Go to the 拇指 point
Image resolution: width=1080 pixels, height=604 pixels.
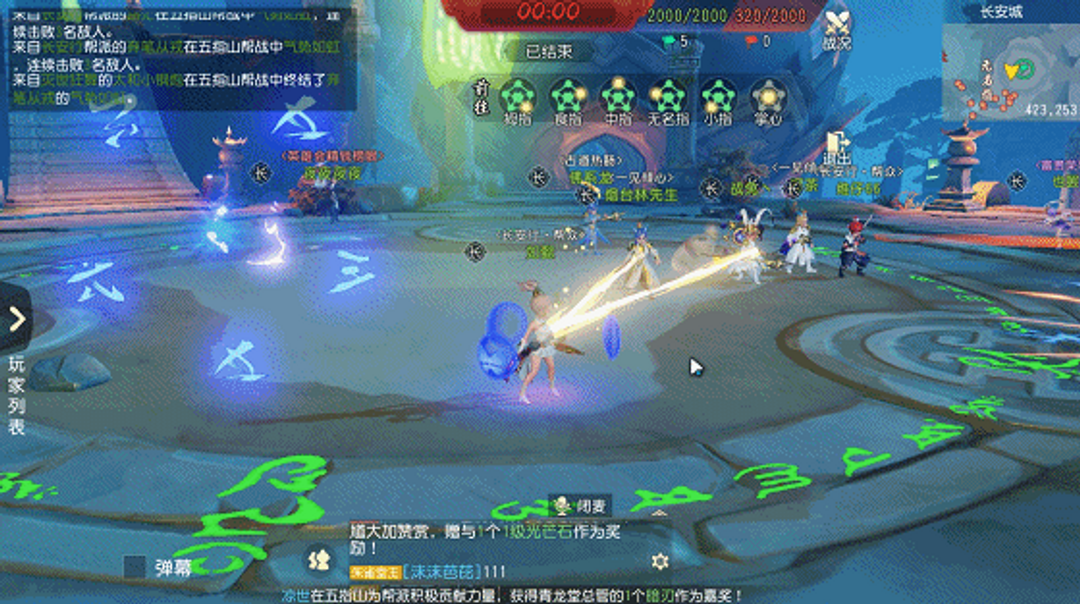518,98
